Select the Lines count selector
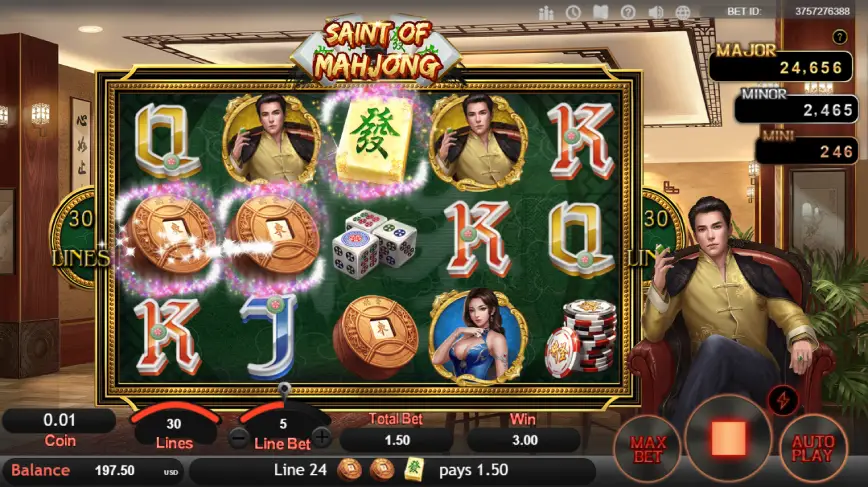The image size is (868, 487). point(174,431)
